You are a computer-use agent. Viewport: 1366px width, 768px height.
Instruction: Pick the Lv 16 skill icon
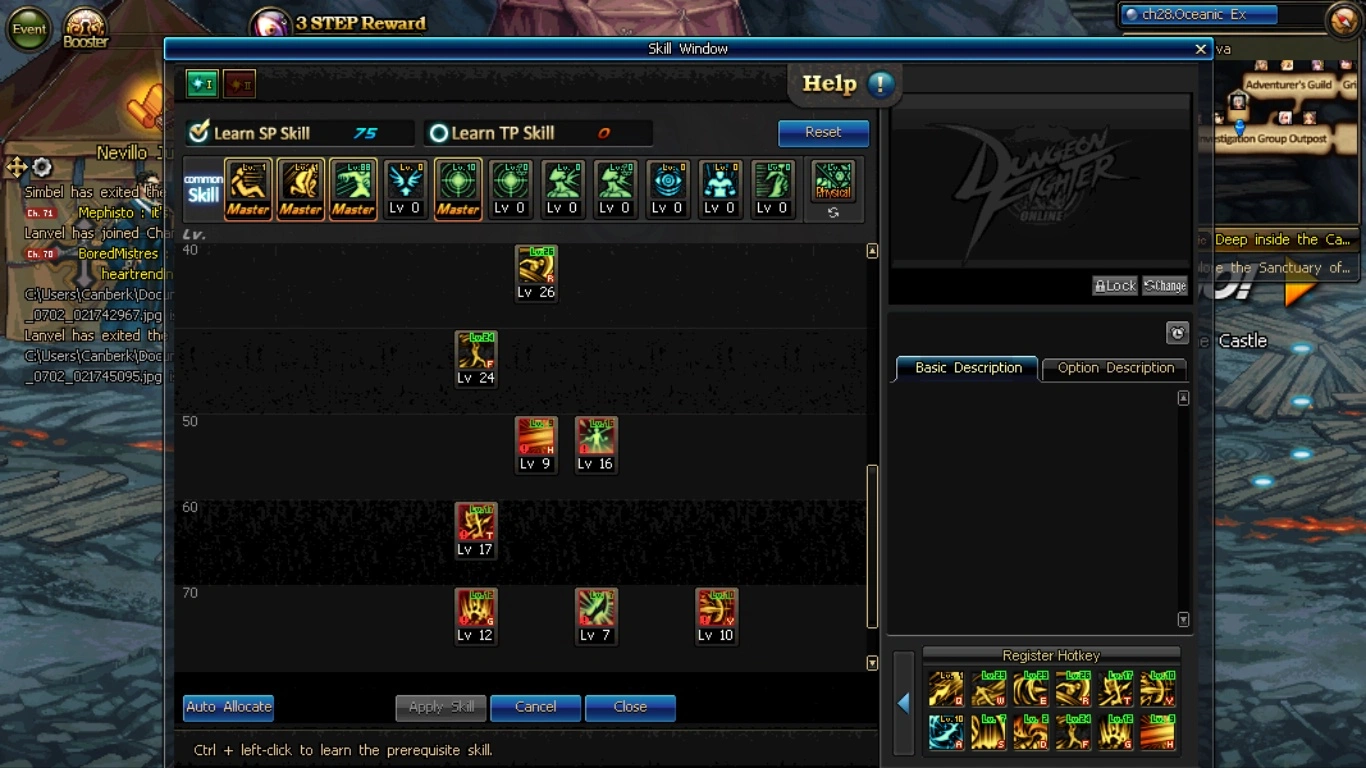596,438
